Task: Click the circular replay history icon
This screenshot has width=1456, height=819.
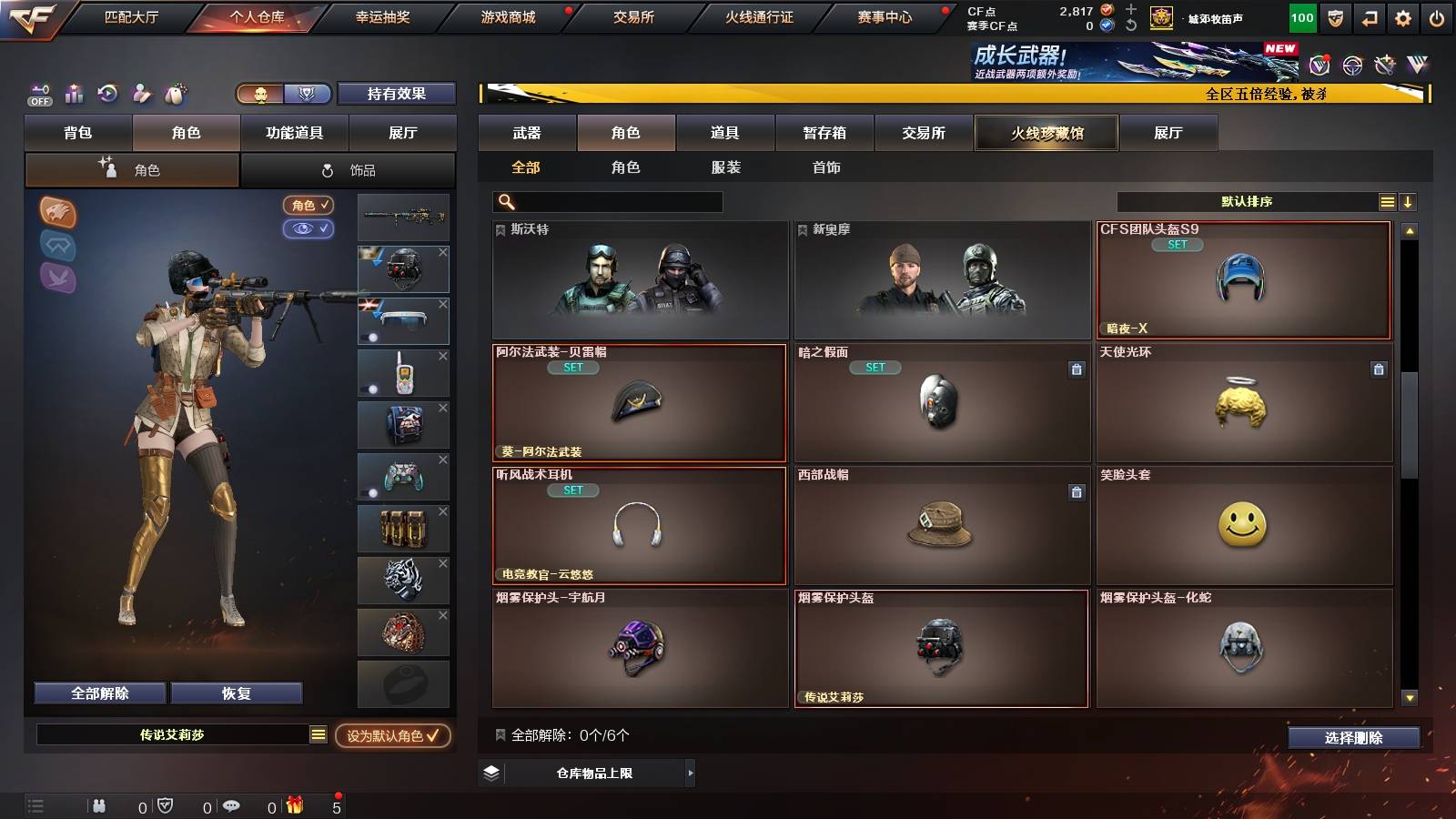Action: (108, 92)
